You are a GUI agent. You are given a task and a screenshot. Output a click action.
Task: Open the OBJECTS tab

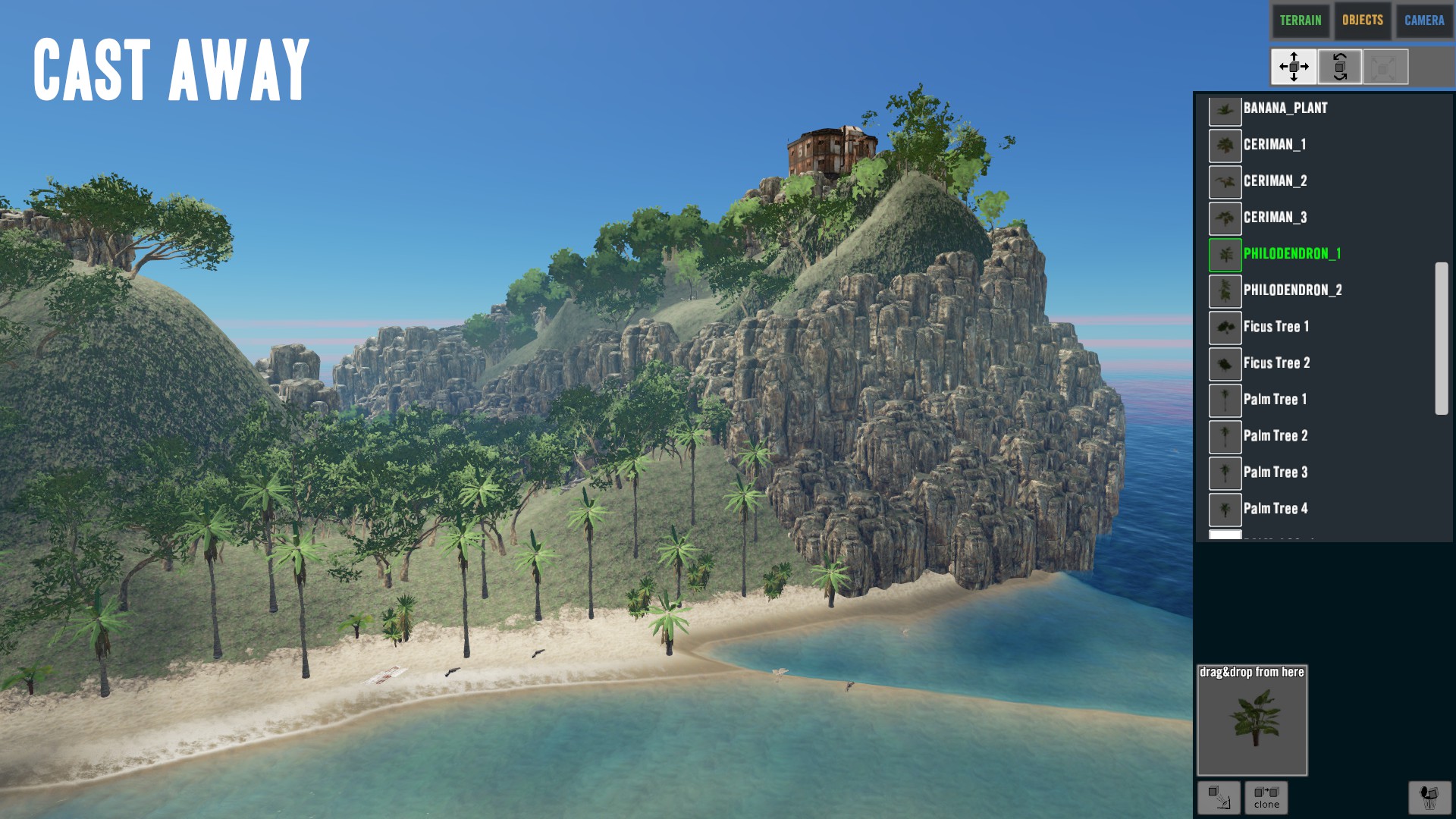pos(1362,20)
